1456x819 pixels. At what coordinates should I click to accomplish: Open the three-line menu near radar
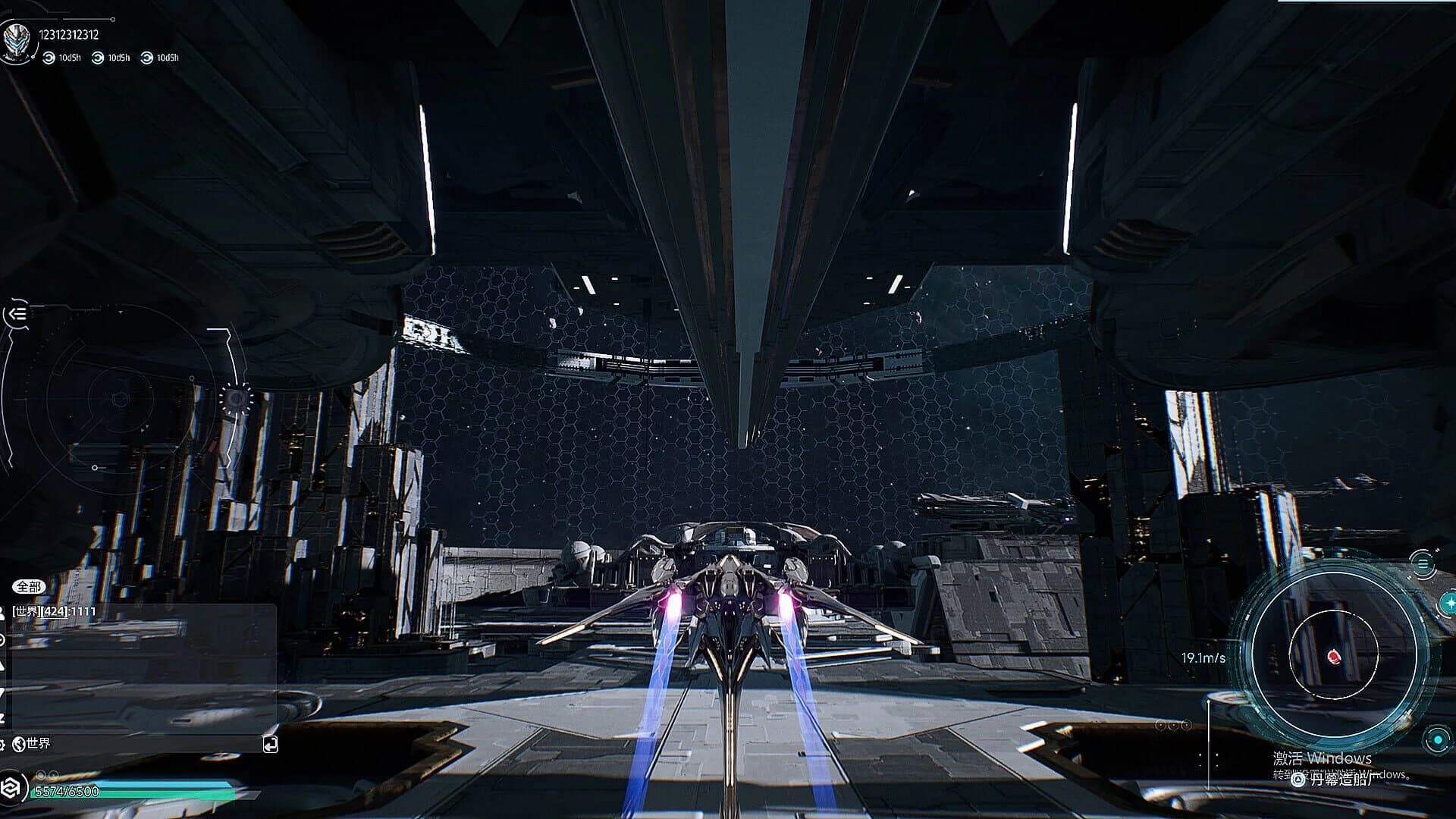pos(1422,563)
